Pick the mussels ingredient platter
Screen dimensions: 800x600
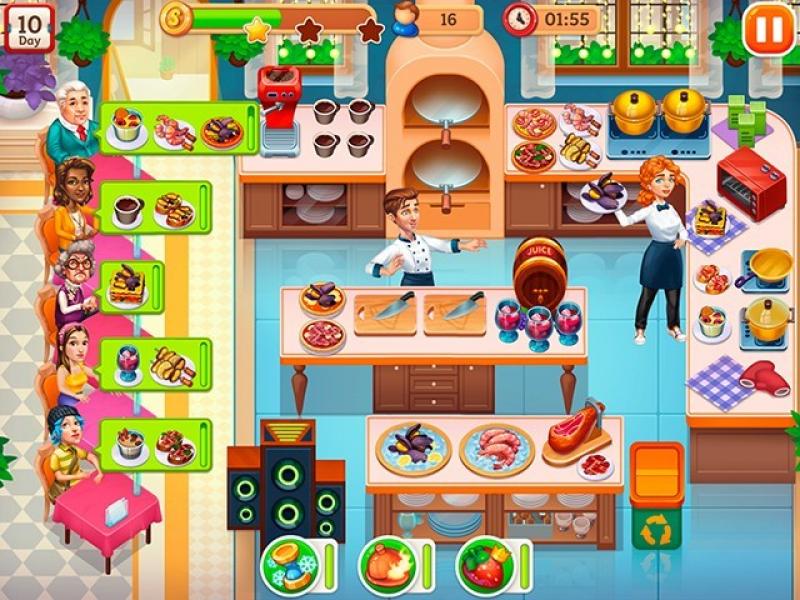(x=413, y=448)
